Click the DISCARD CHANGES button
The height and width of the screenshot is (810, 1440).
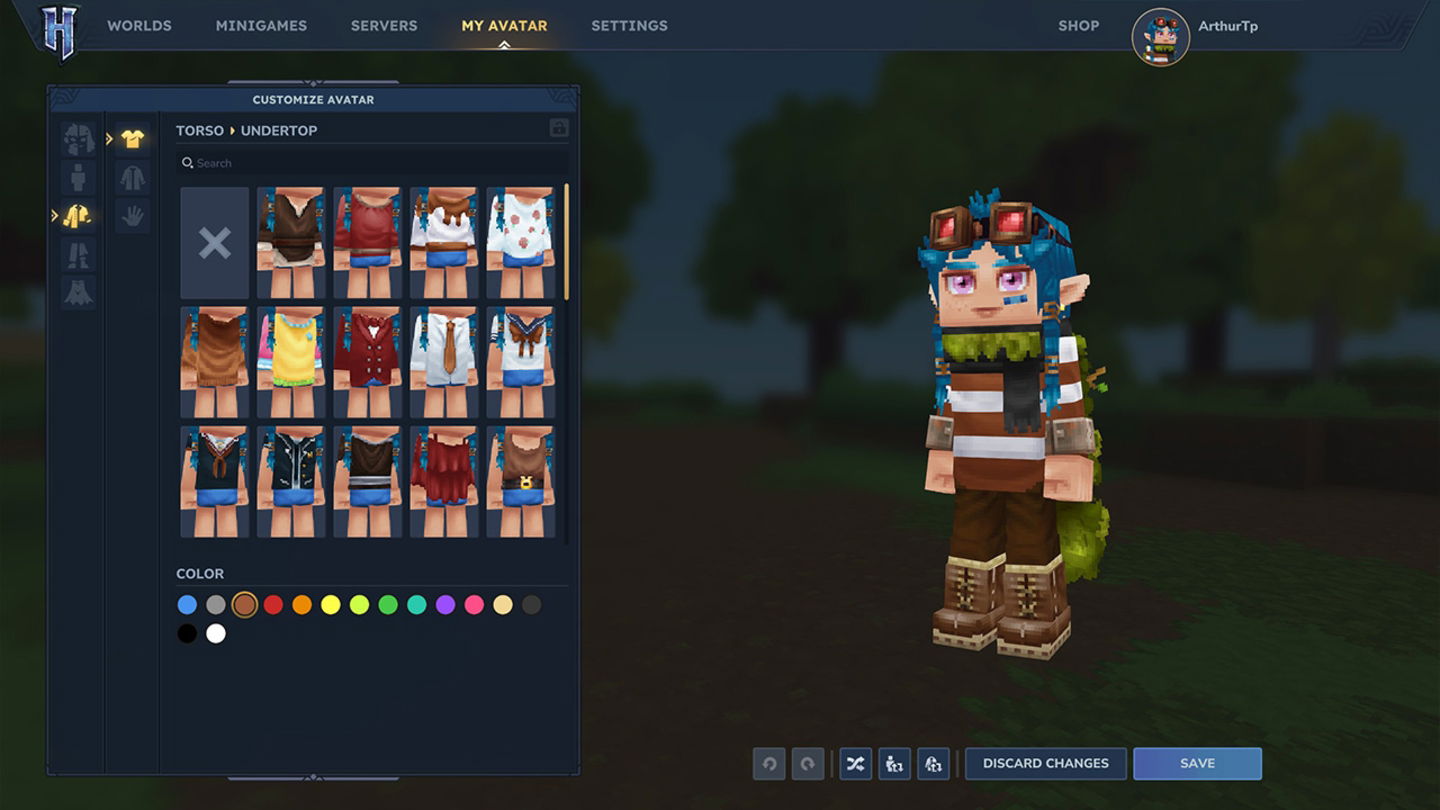(x=1046, y=763)
